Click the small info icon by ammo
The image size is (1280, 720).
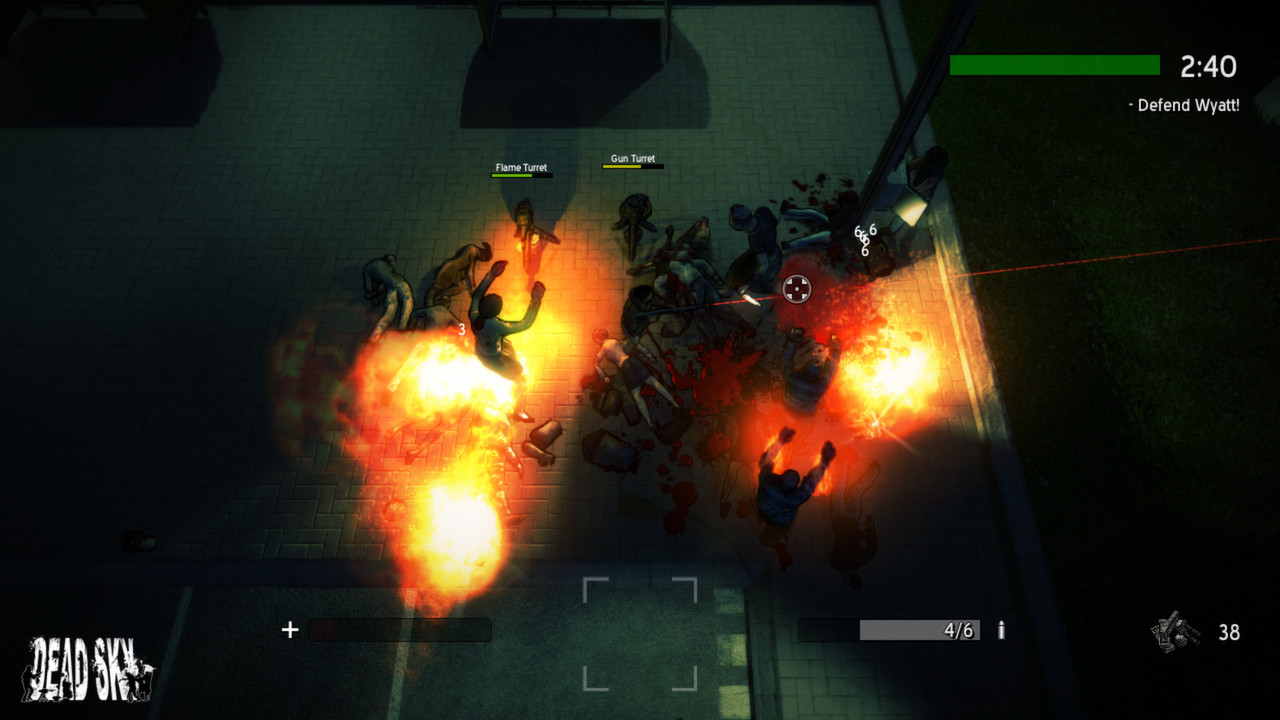(1001, 630)
